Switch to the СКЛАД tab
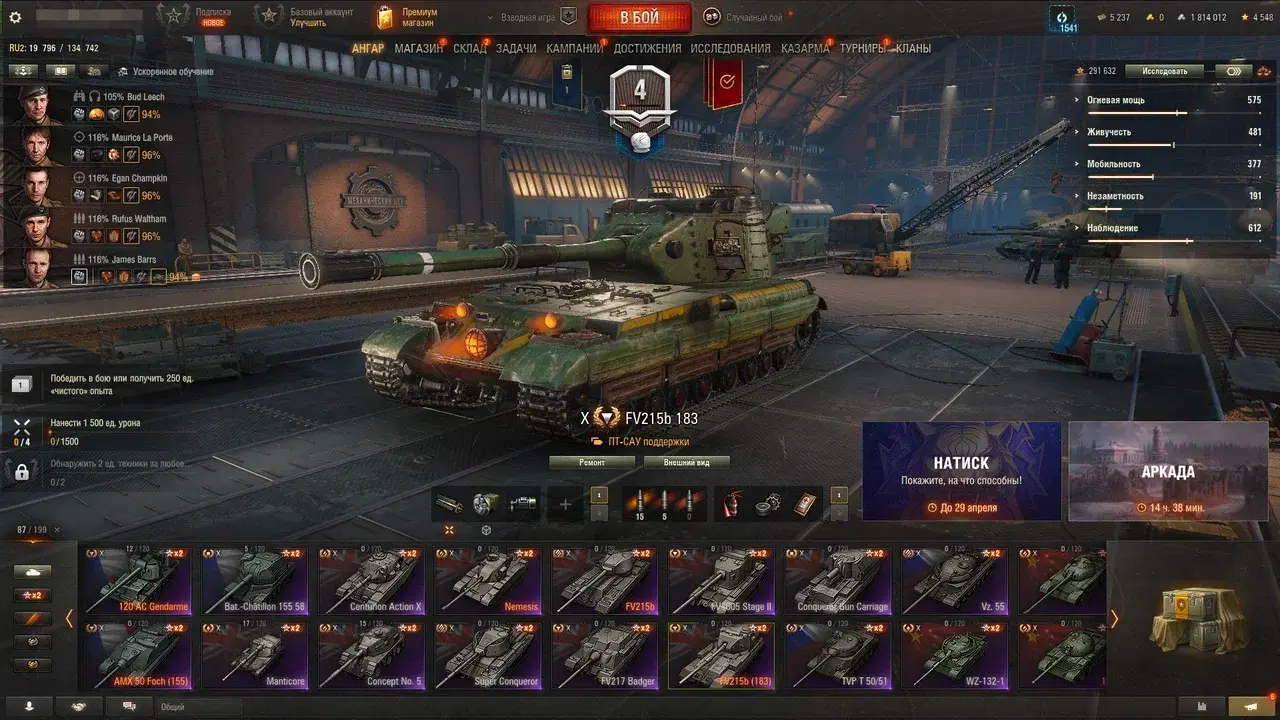The width and height of the screenshot is (1280, 720). pyautogui.click(x=469, y=48)
